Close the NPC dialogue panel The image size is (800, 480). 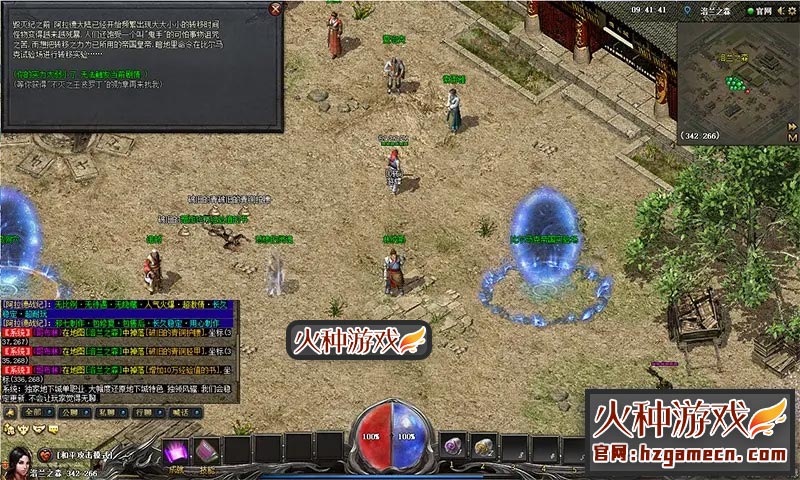click(276, 9)
